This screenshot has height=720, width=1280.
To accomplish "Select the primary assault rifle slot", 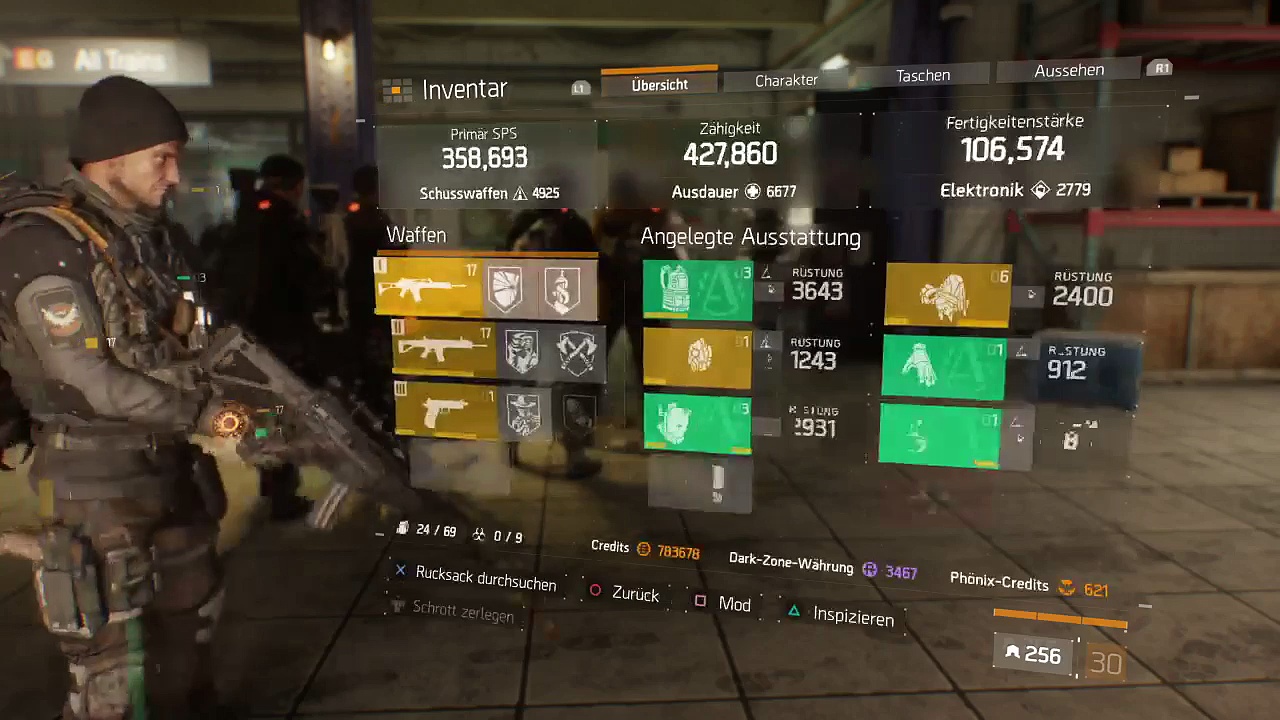I will (x=426, y=288).
